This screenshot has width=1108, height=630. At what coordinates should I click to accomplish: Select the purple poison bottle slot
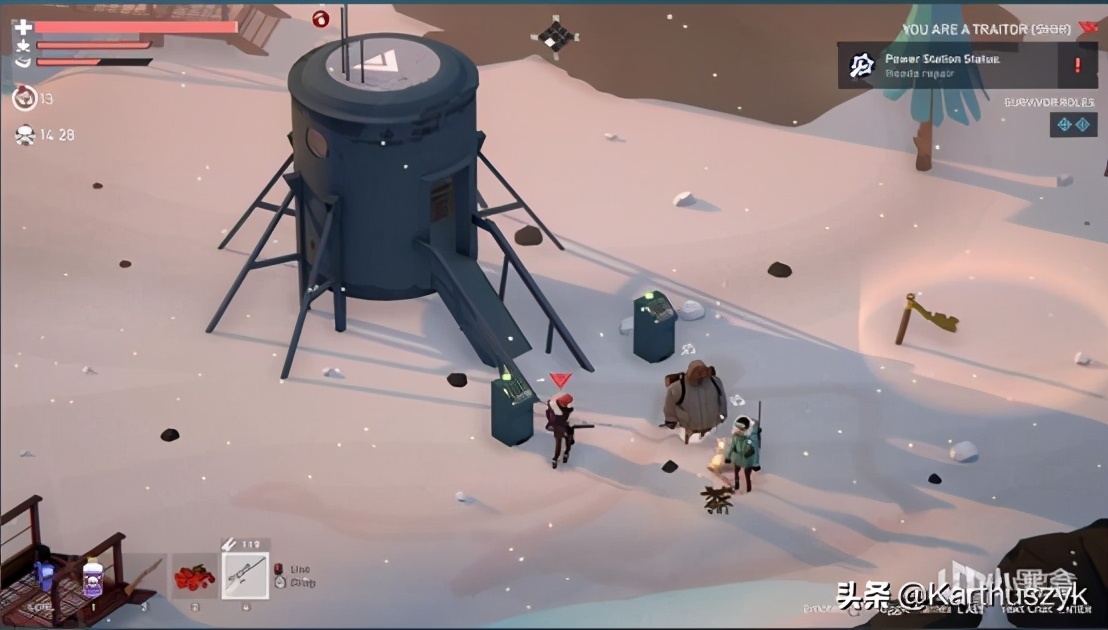coord(93,578)
